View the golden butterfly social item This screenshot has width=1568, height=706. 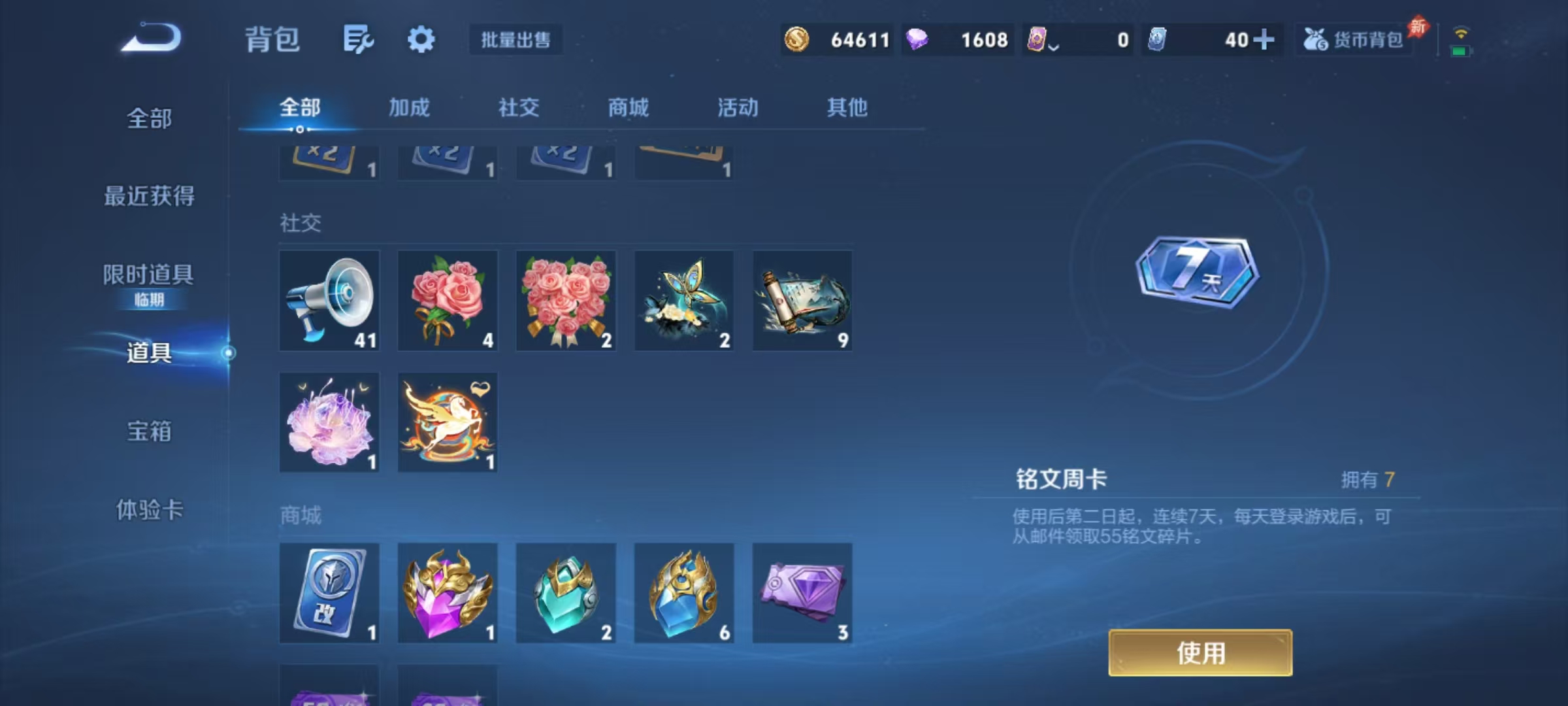point(683,301)
